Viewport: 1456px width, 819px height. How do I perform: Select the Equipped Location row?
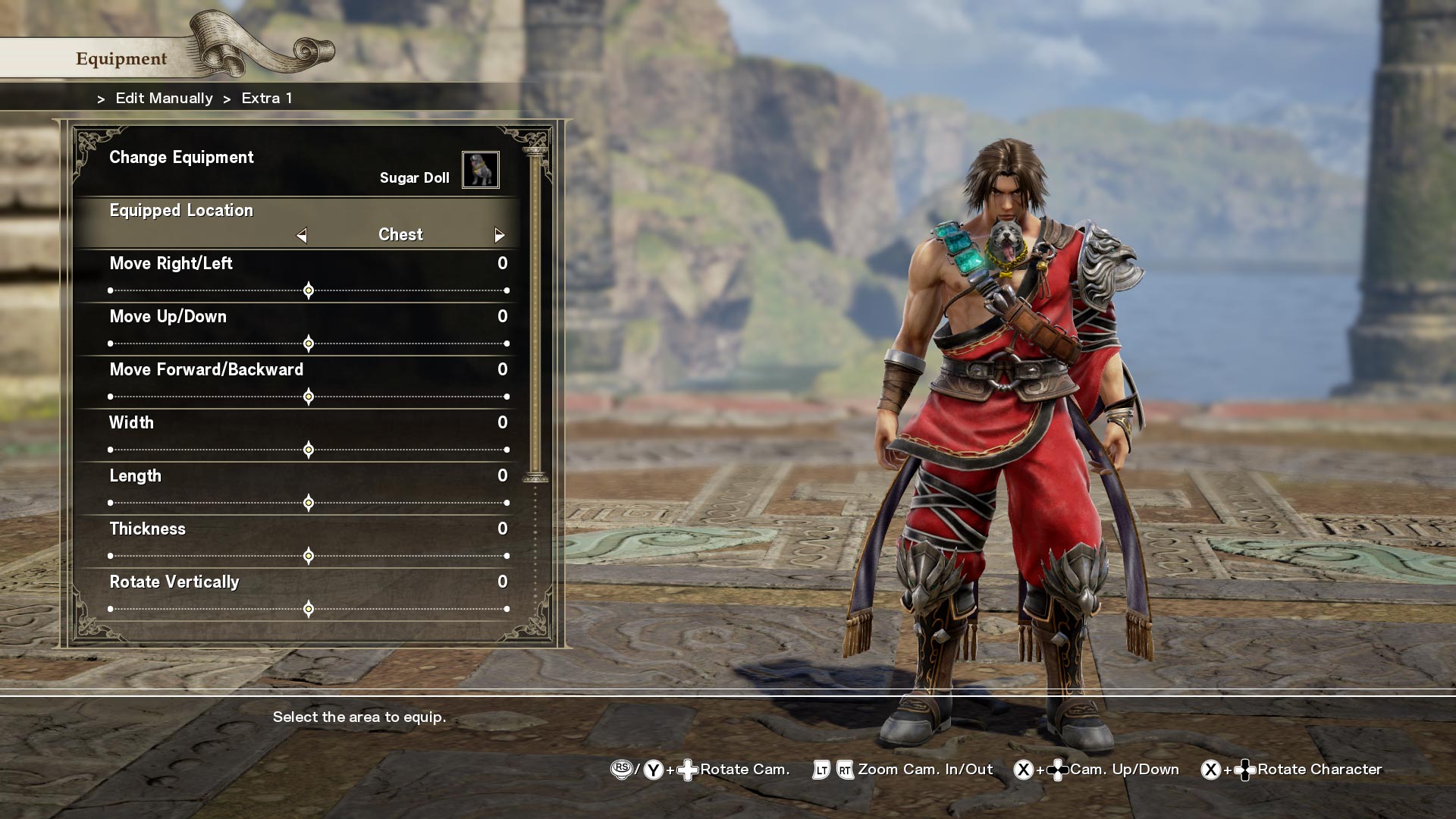click(181, 210)
